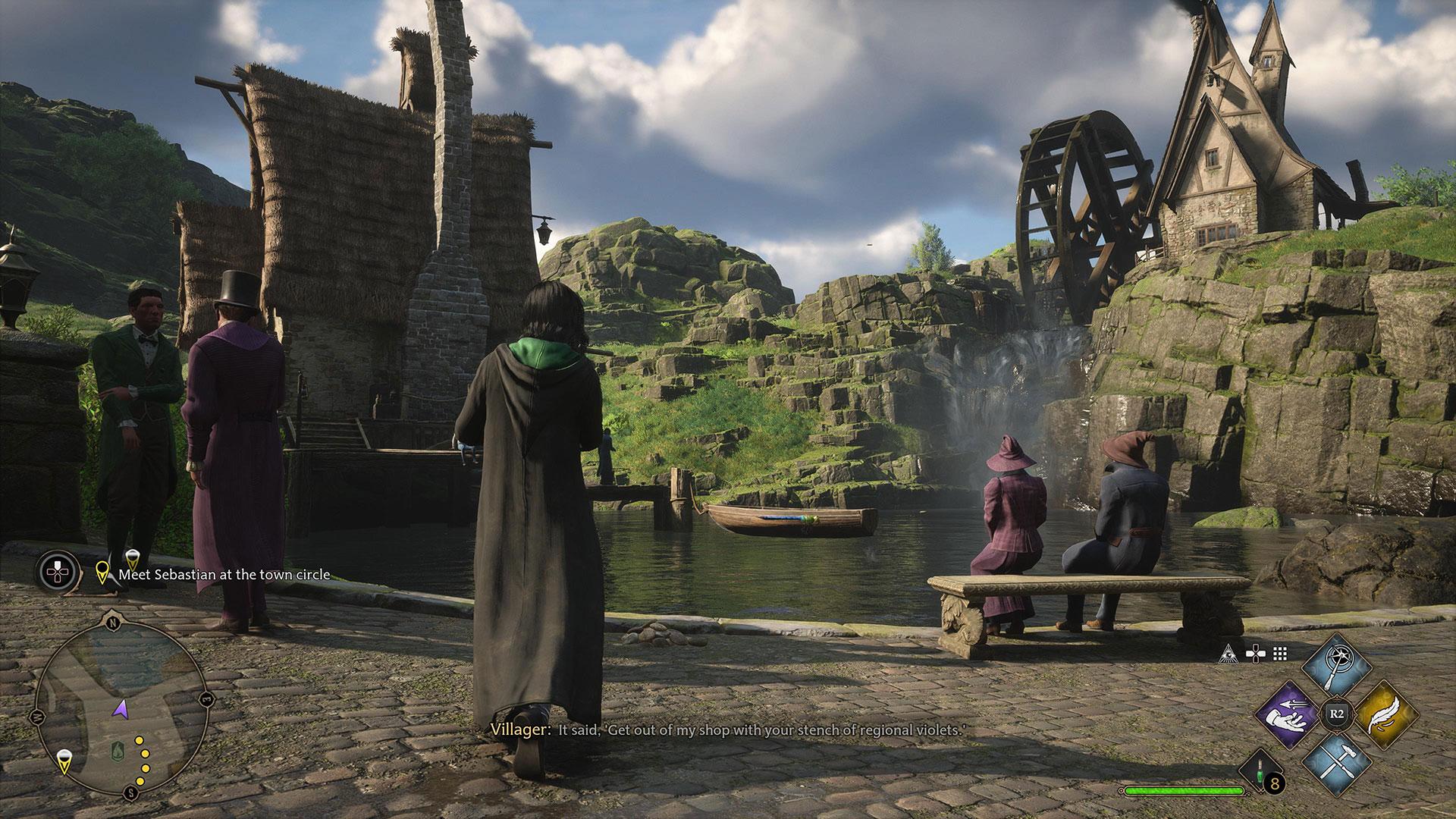Image resolution: width=1456 pixels, height=819 pixels.
Task: Select the Accio spell in the purple diamond
Action: click(x=1288, y=714)
